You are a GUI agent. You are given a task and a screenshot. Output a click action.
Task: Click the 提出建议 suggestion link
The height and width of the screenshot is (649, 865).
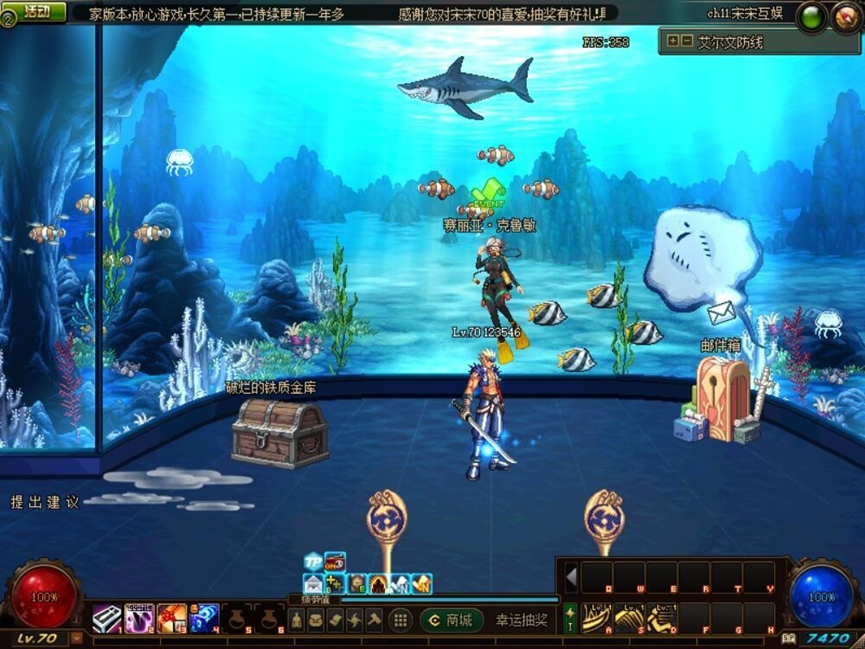click(45, 502)
